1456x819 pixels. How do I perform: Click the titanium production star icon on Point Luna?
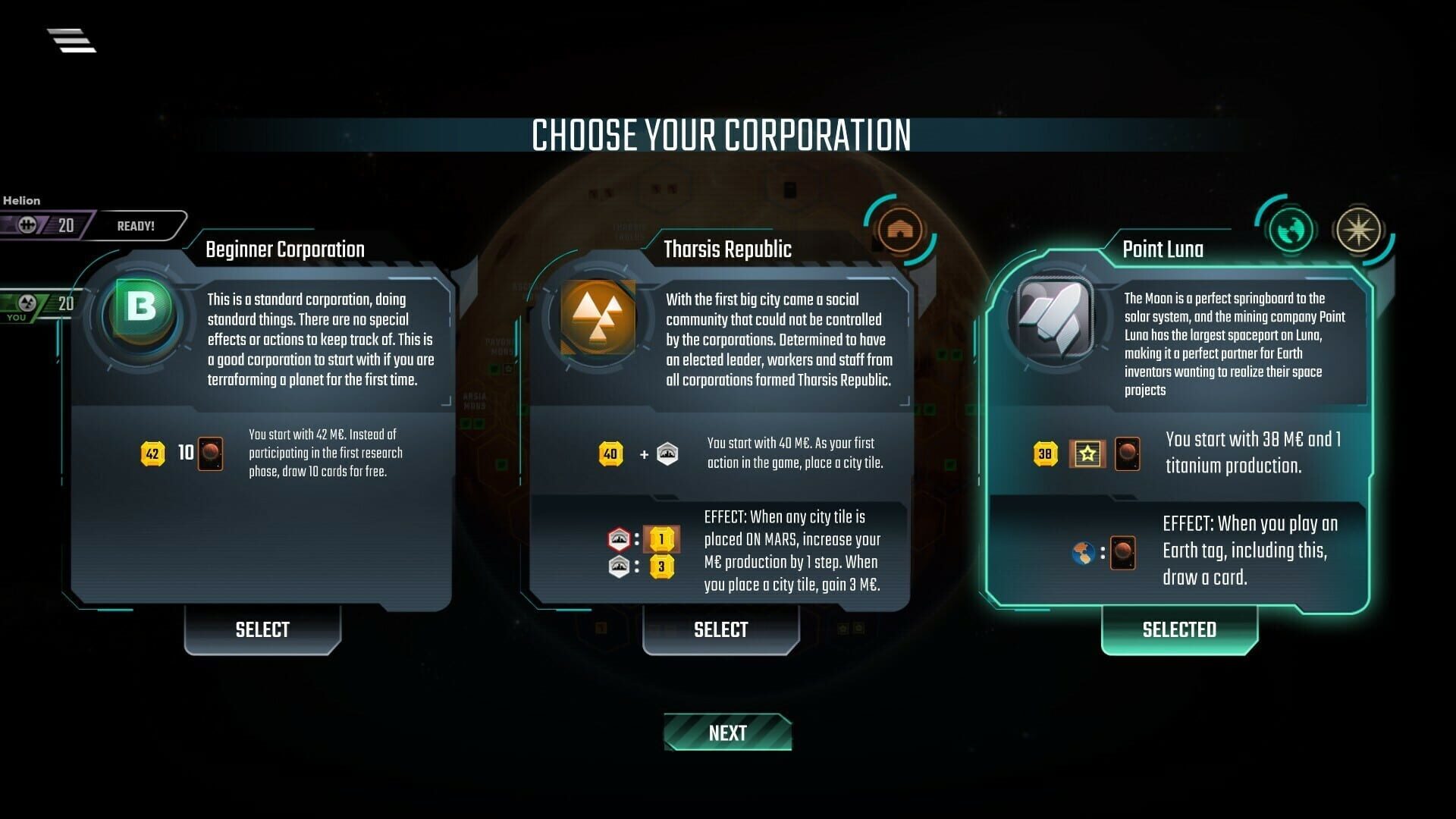[x=1087, y=453]
